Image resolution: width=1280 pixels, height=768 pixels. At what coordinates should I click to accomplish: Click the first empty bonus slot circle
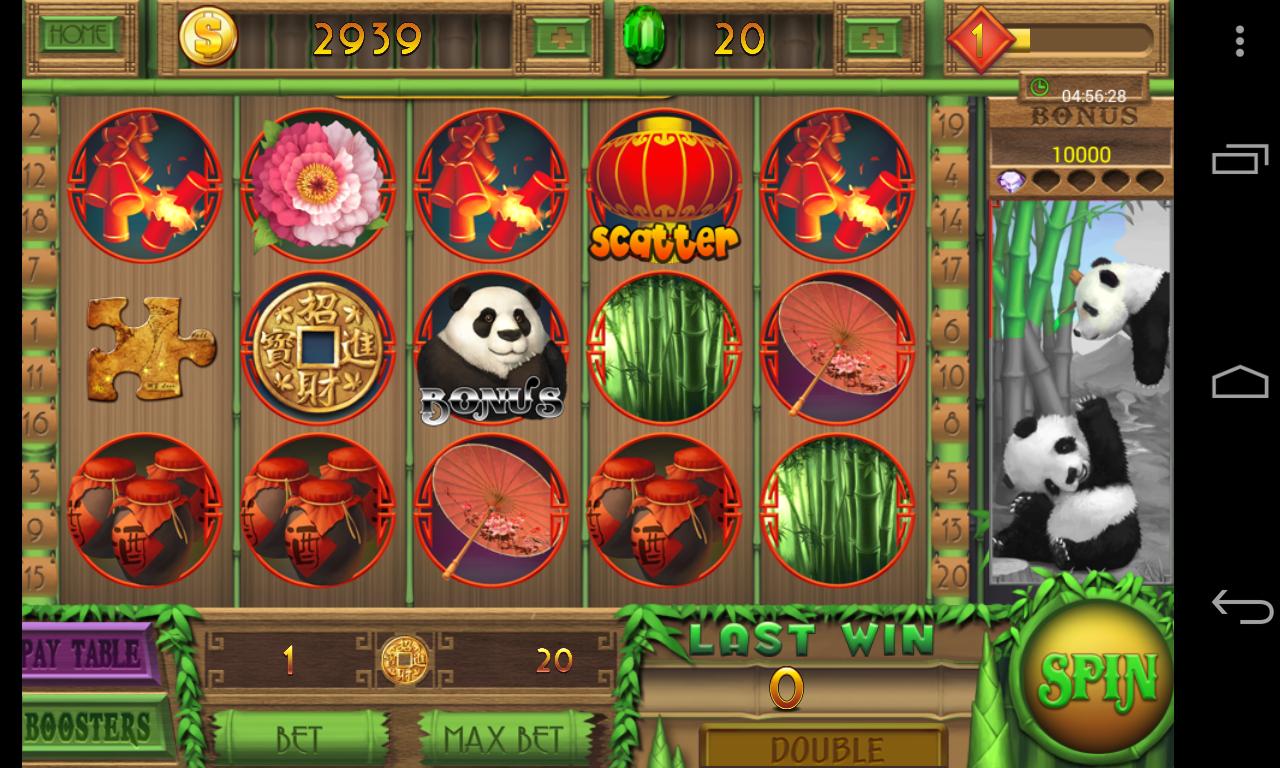click(1046, 180)
